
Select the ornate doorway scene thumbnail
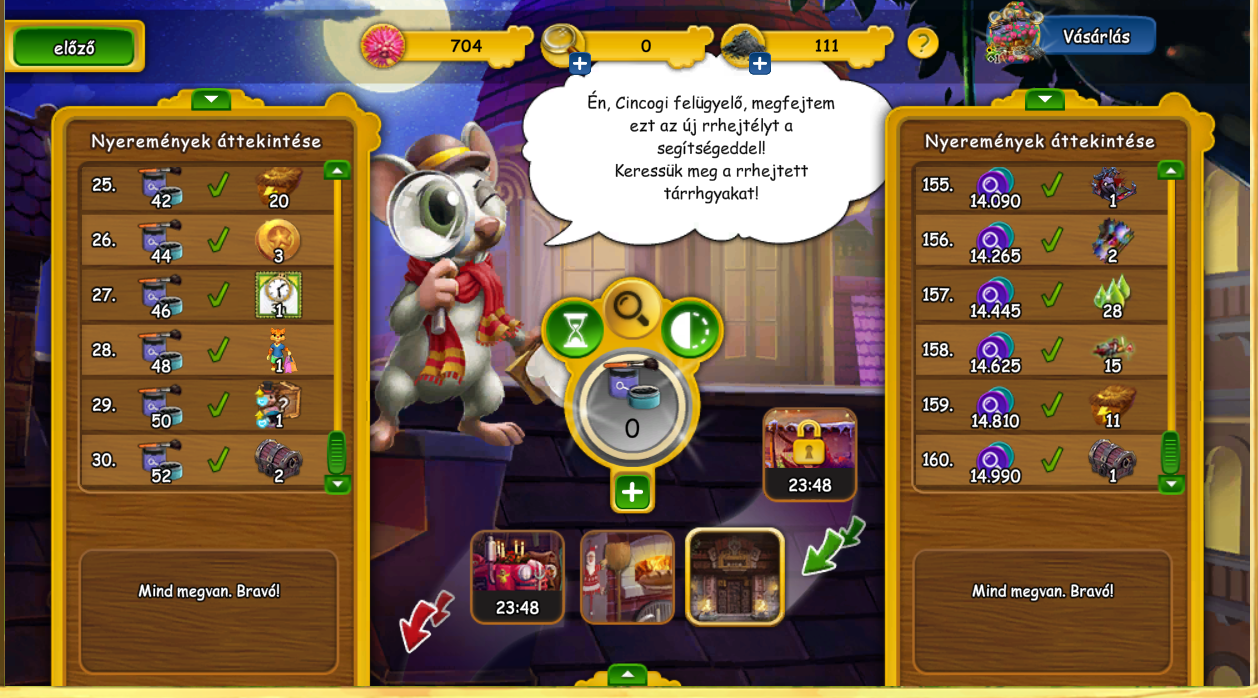pyautogui.click(x=735, y=576)
